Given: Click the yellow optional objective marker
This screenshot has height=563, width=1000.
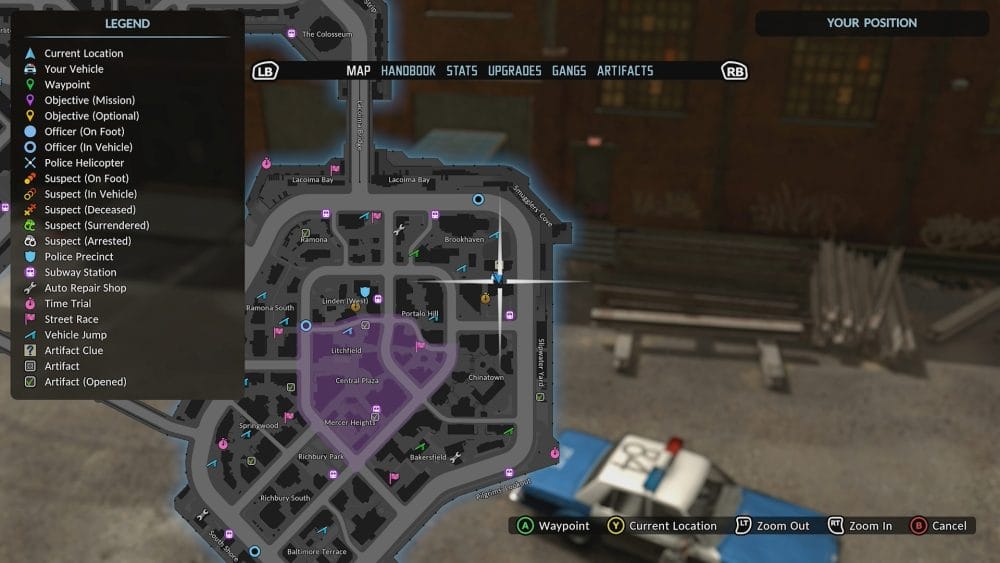Looking at the screenshot, I should pos(485,297).
